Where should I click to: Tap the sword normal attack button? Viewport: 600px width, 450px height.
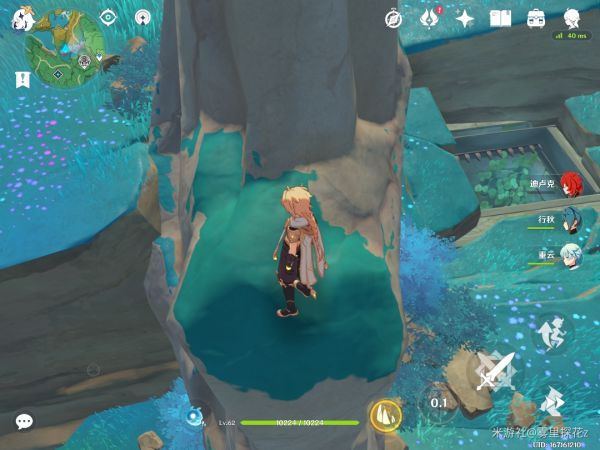tap(491, 375)
